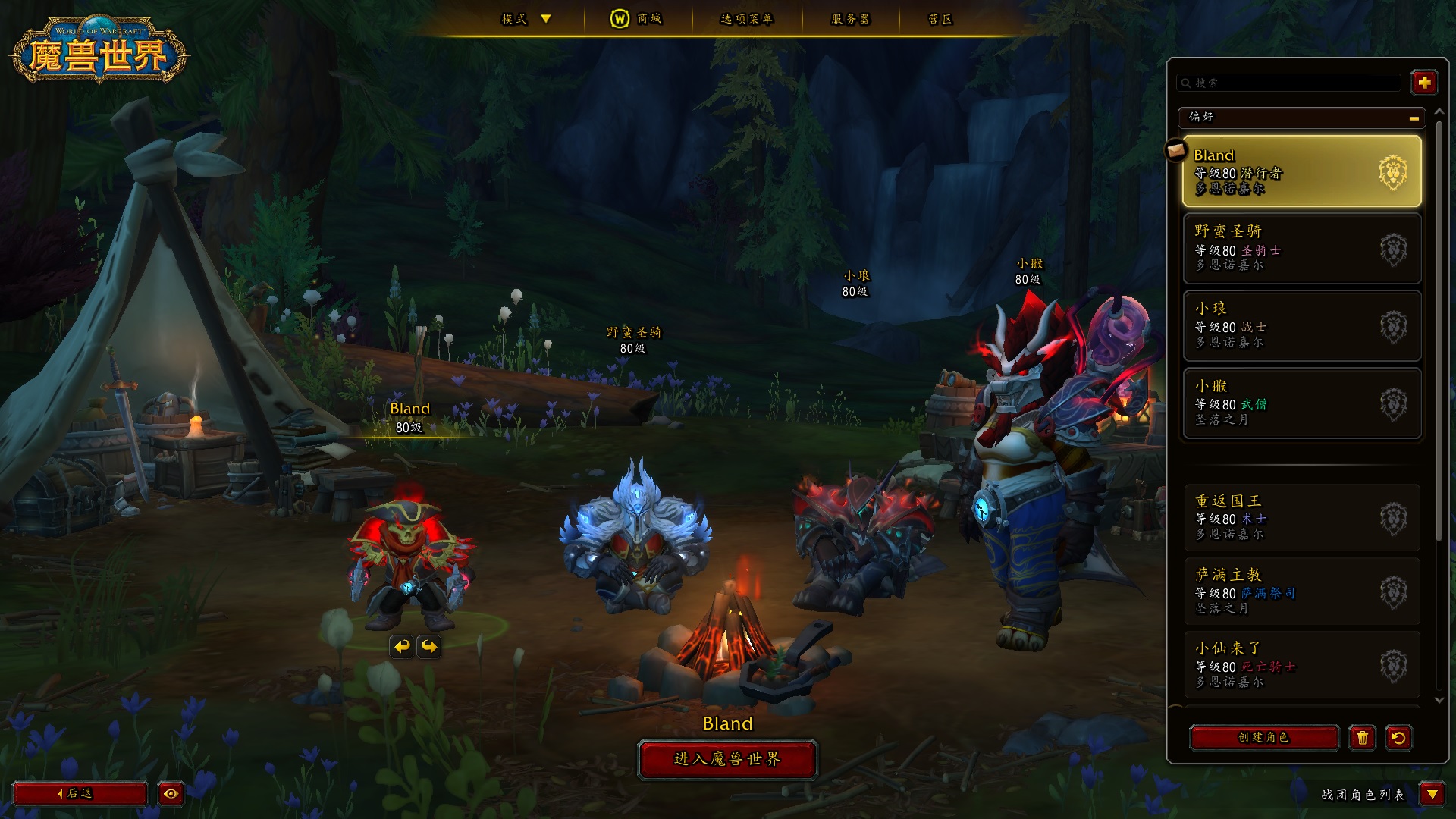Open the 服务器 realm list
Image resolution: width=1456 pixels, height=819 pixels.
[850, 19]
